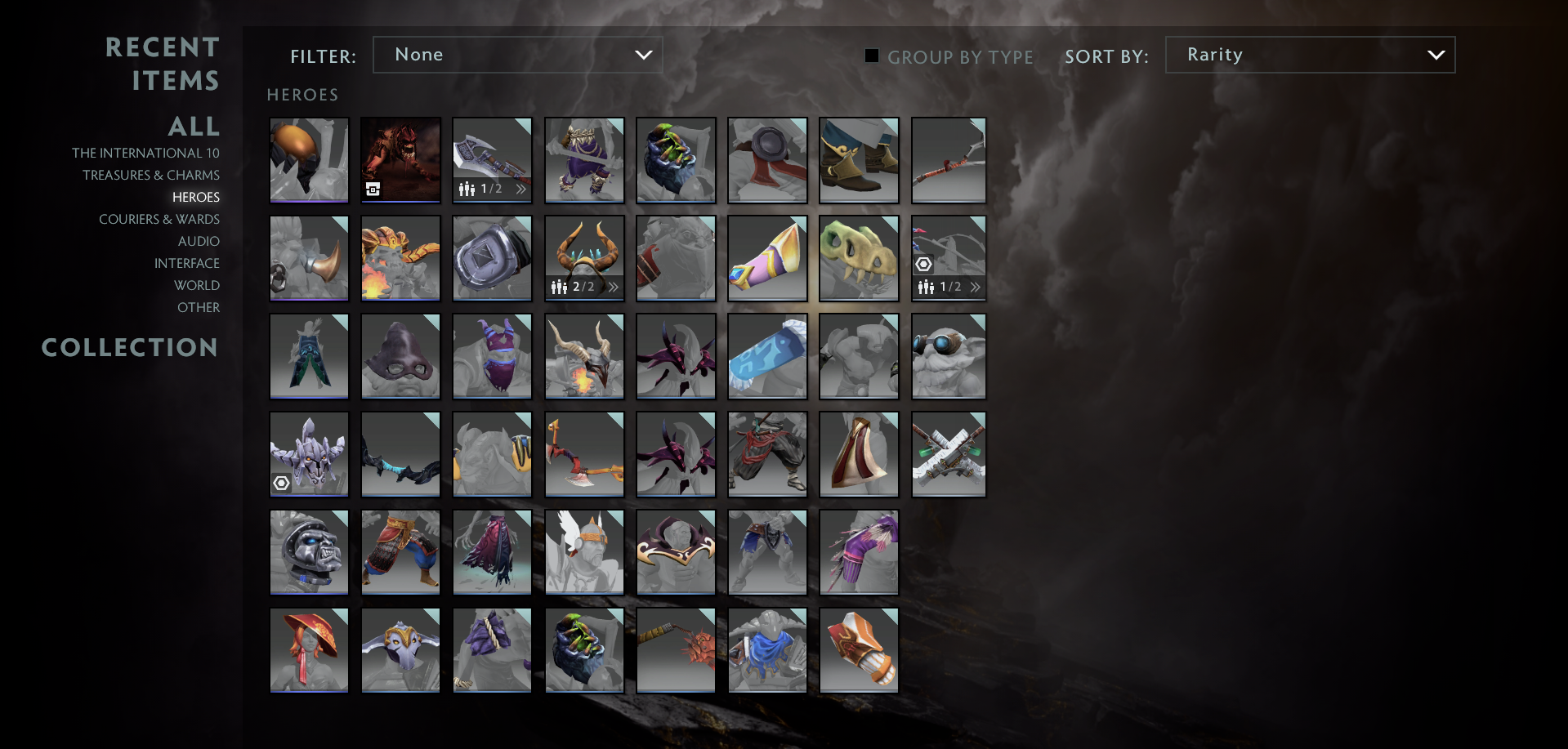Click the gem socket icon on the flag bundle item
Screen dimensions: 1568x749
tap(924, 263)
